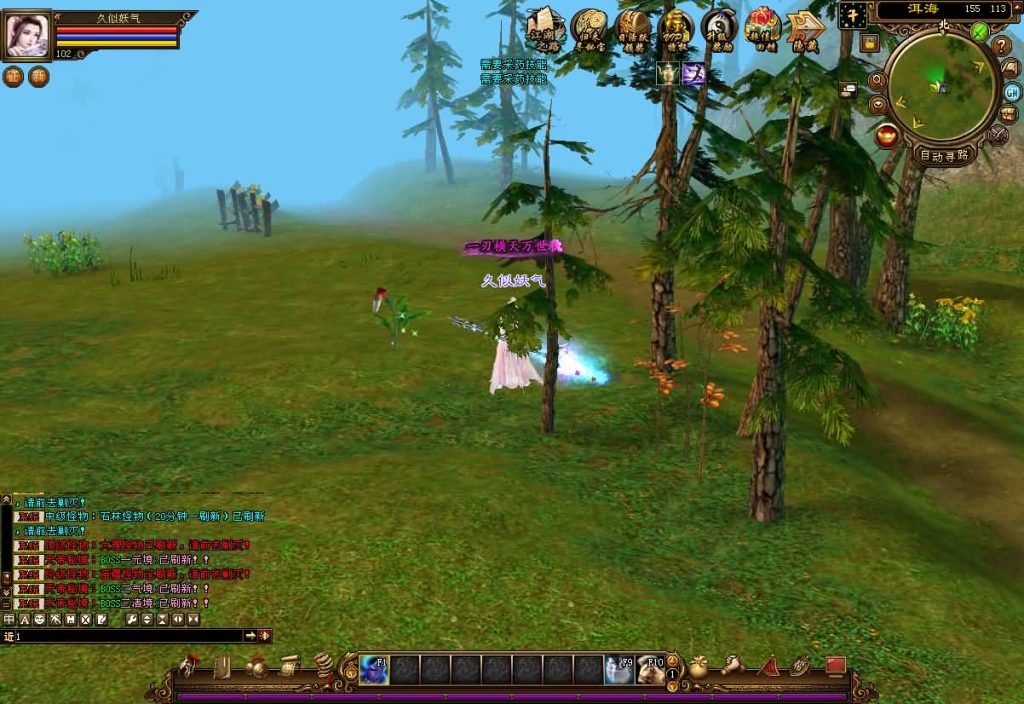Screen dimensions: 1024x704
Task: Click the purple dash buff icon
Action: [x=693, y=73]
